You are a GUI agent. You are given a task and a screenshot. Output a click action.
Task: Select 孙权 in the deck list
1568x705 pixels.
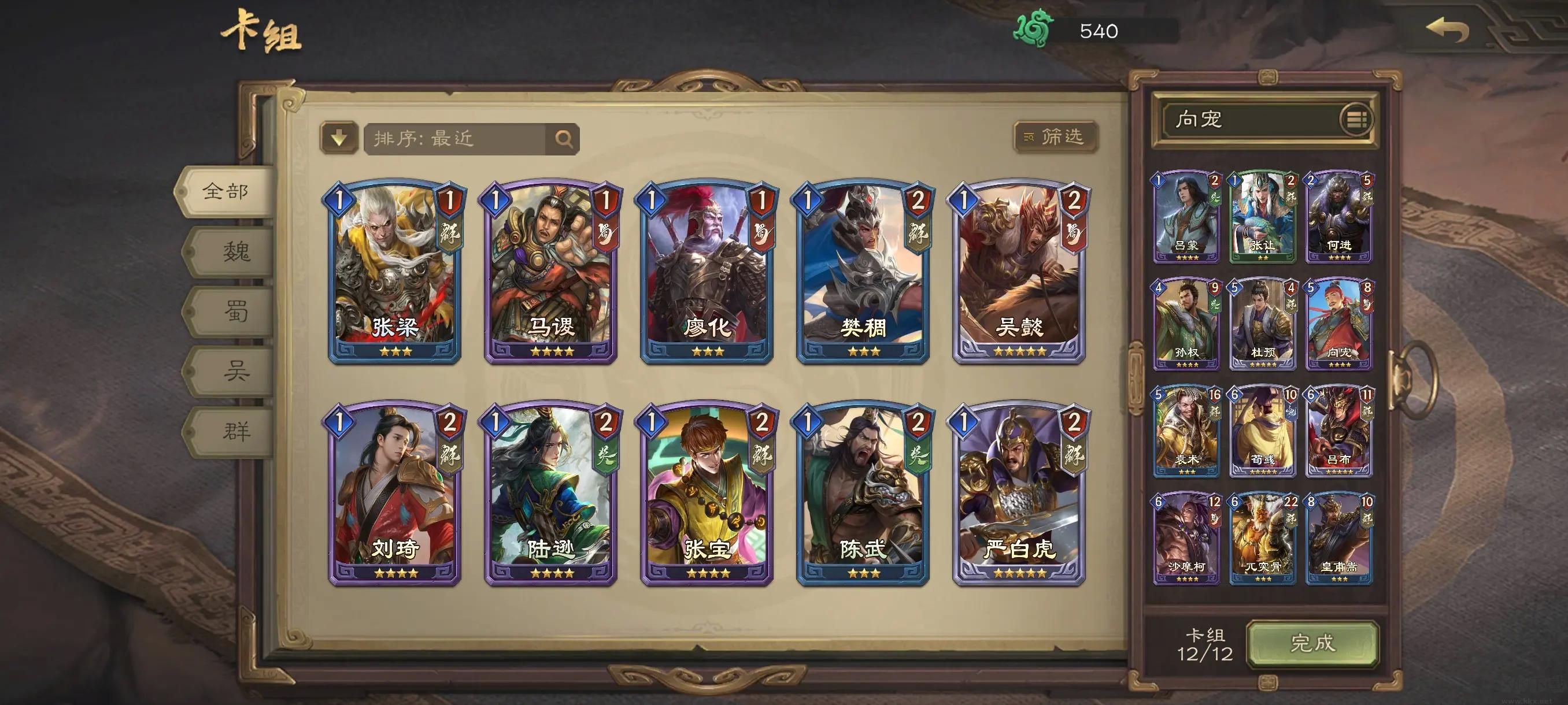click(1186, 324)
